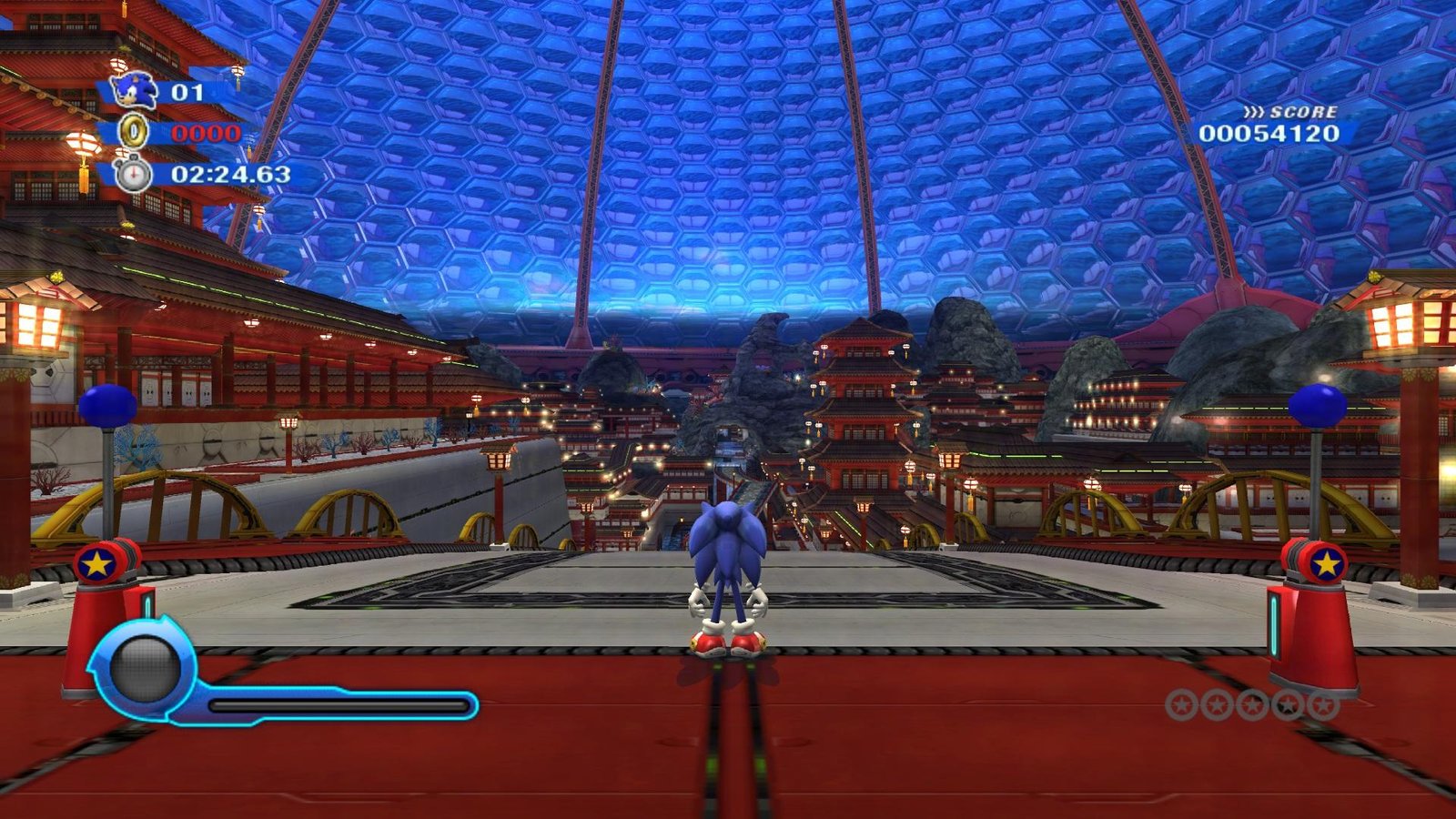Toggle the glowing cyan light on right post

coord(1276,623)
